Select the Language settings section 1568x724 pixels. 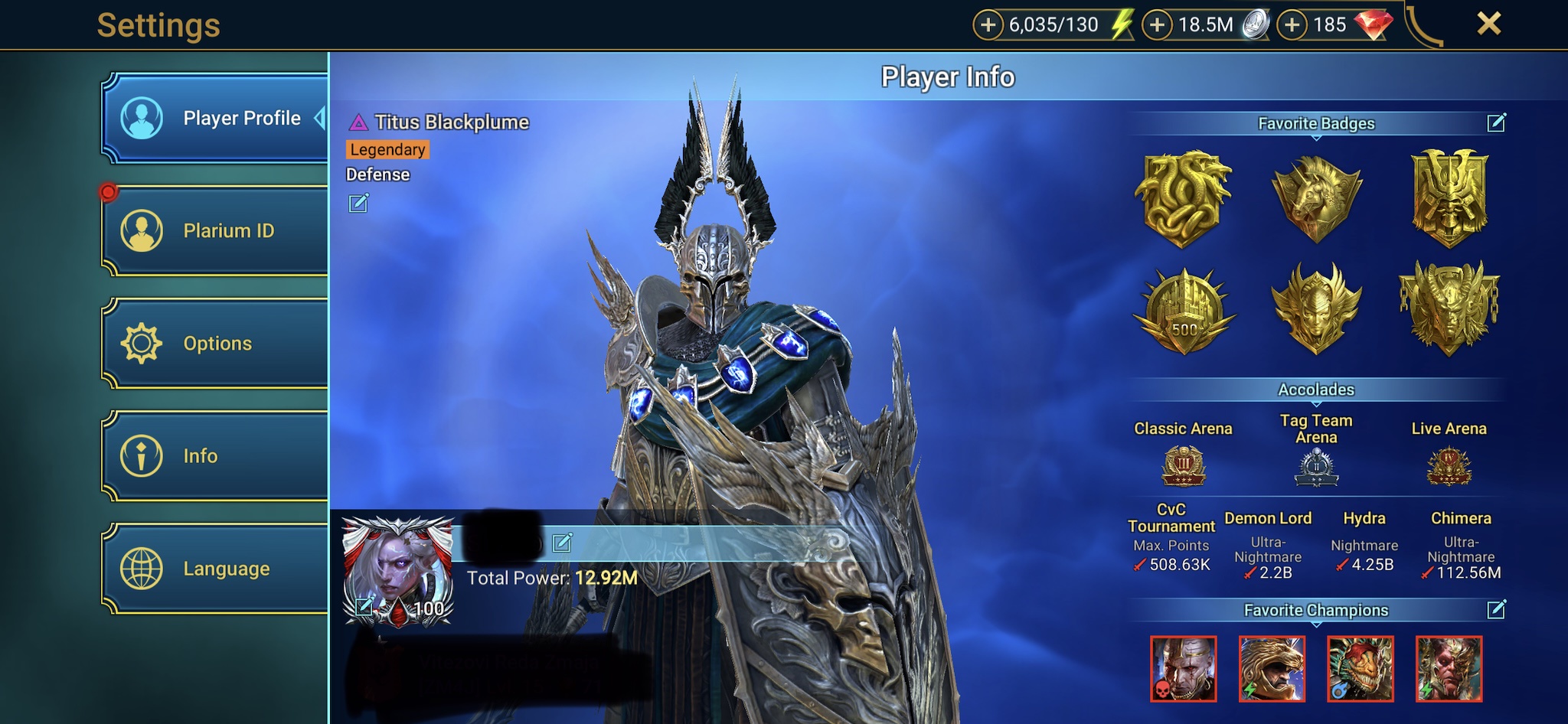216,569
